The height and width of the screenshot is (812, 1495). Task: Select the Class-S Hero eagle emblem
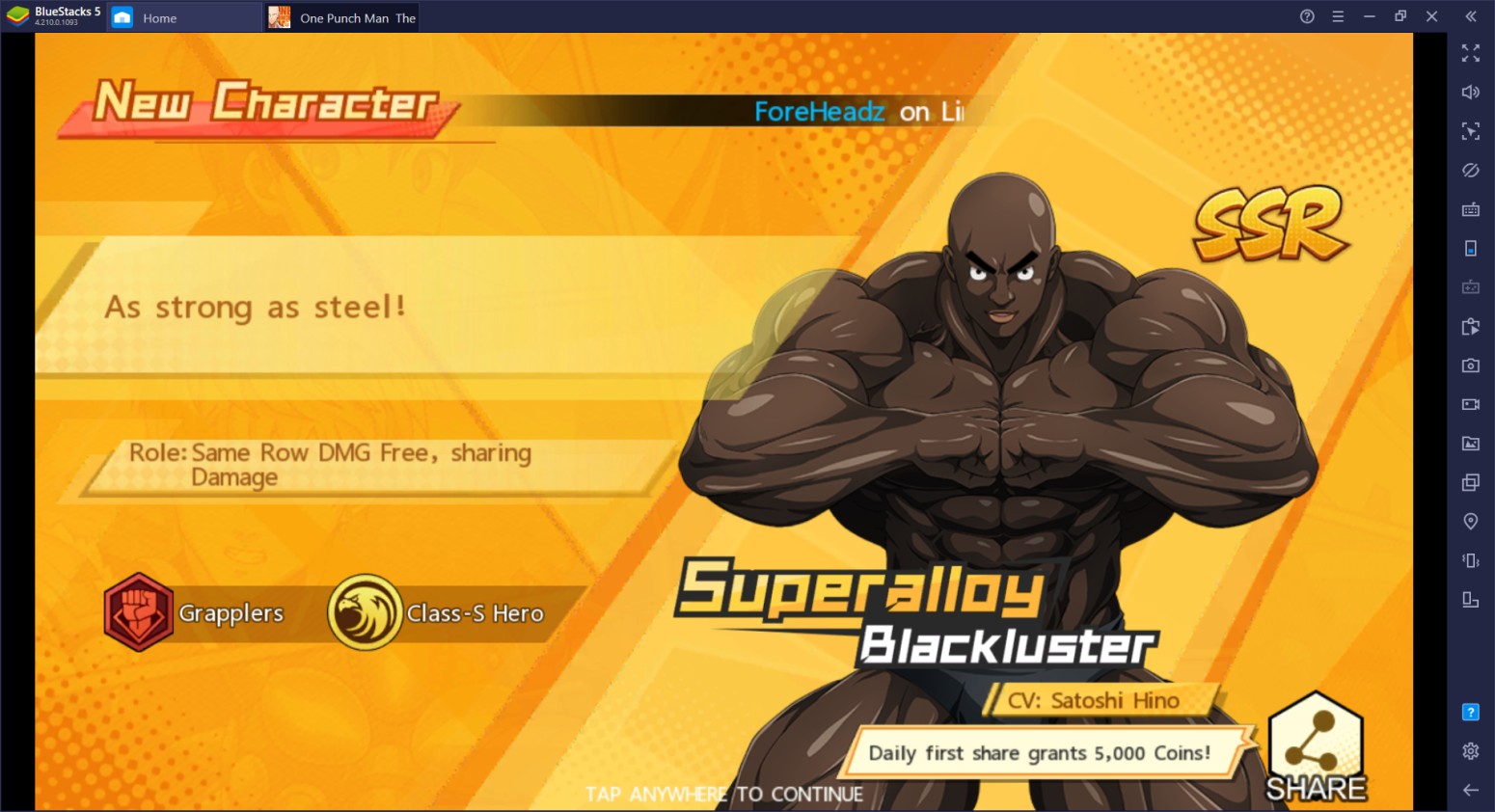[x=366, y=612]
